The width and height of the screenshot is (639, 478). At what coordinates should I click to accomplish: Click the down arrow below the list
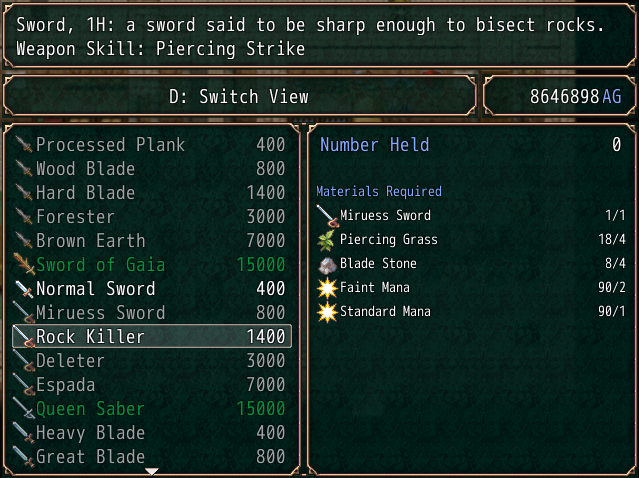click(x=152, y=471)
